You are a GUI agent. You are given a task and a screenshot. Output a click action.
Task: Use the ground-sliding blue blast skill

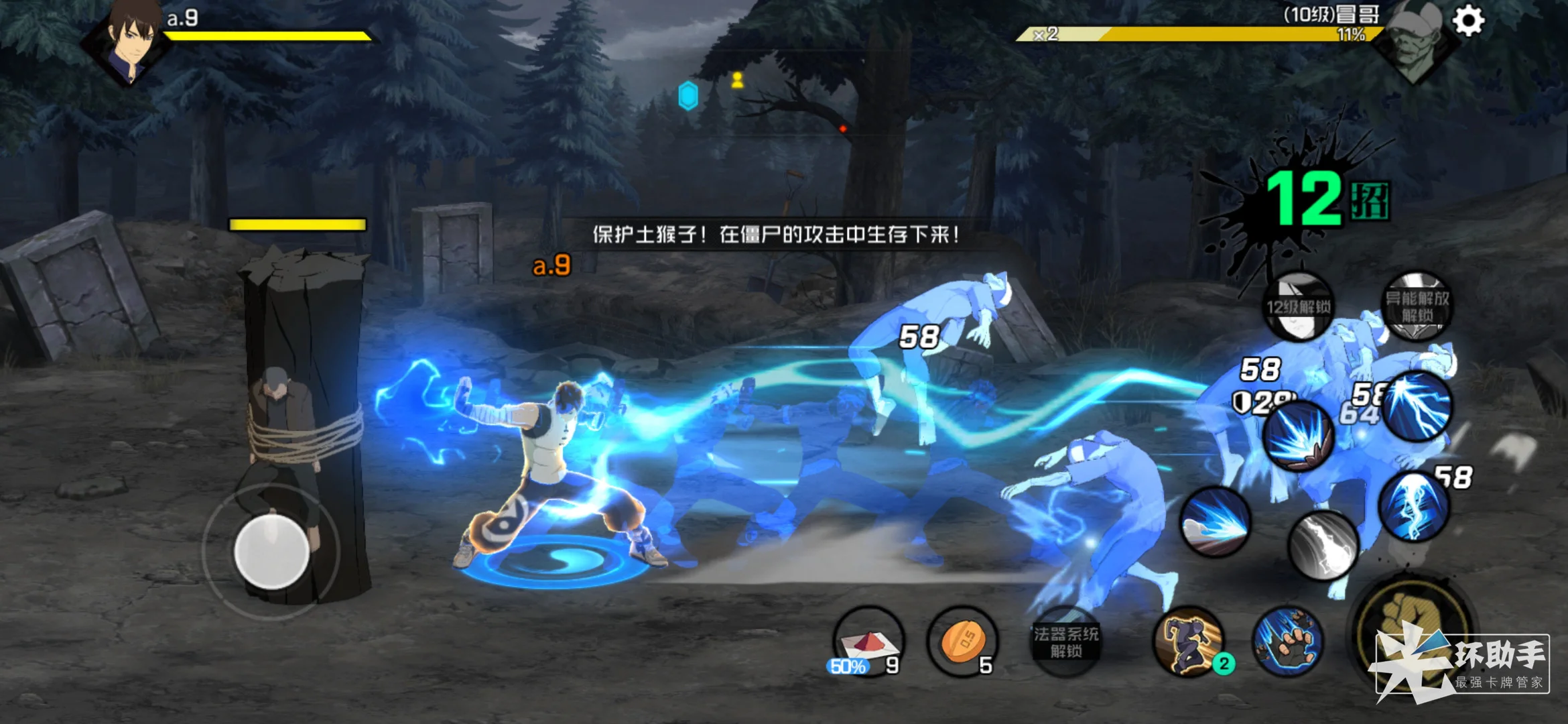pos(1215,522)
